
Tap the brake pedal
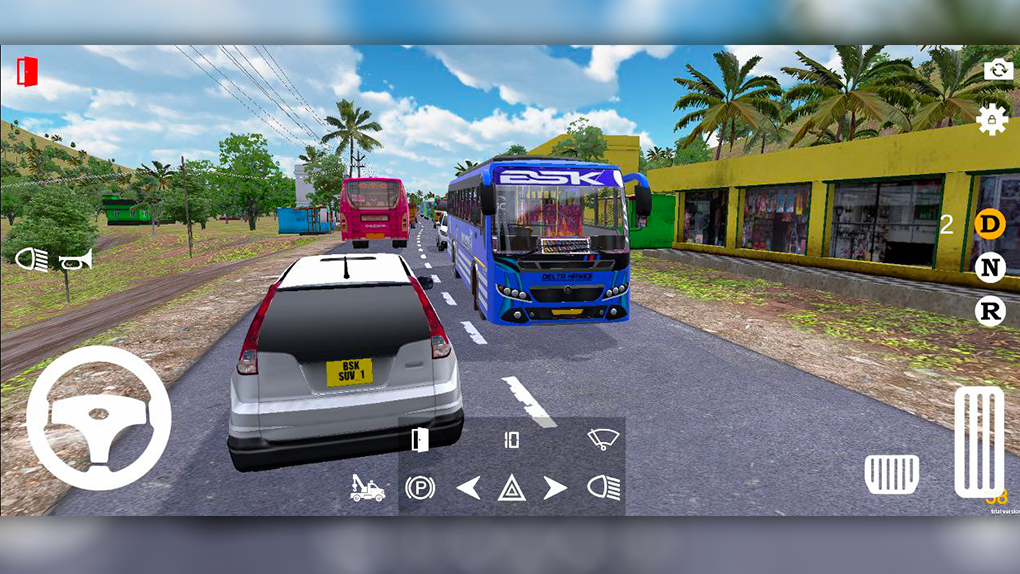pos(891,473)
